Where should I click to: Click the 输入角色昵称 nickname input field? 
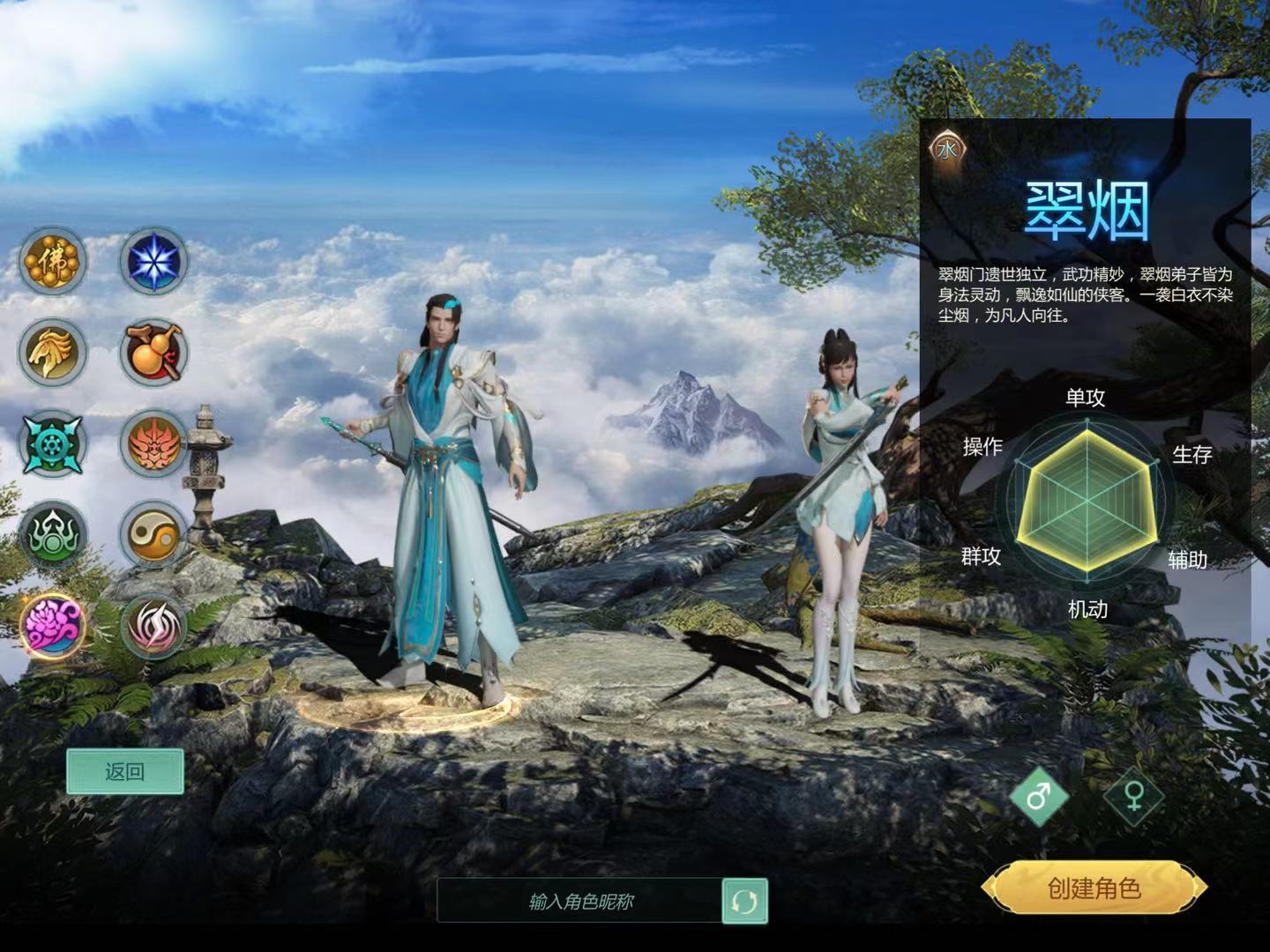click(x=580, y=901)
